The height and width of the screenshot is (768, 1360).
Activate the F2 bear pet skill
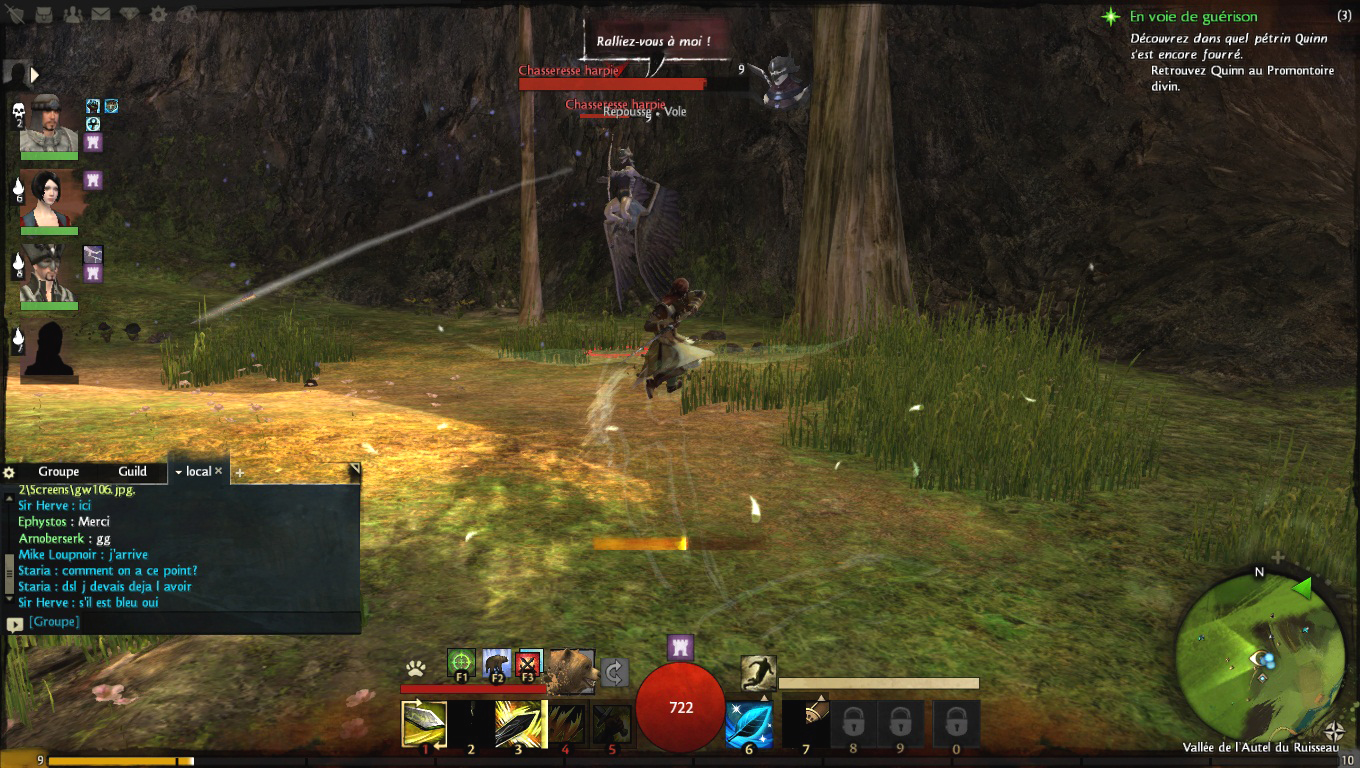[x=496, y=662]
